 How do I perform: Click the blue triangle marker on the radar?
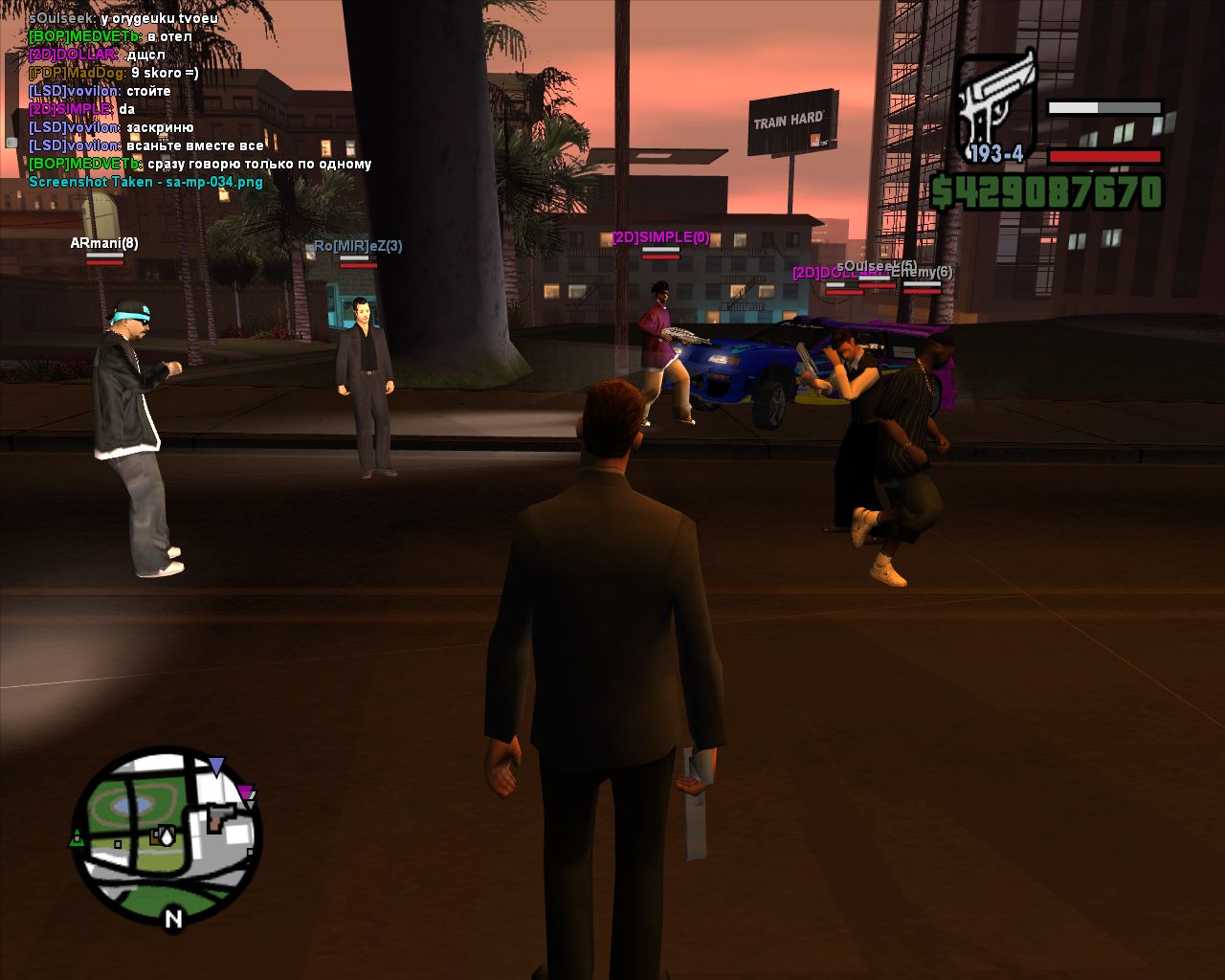pos(217,766)
